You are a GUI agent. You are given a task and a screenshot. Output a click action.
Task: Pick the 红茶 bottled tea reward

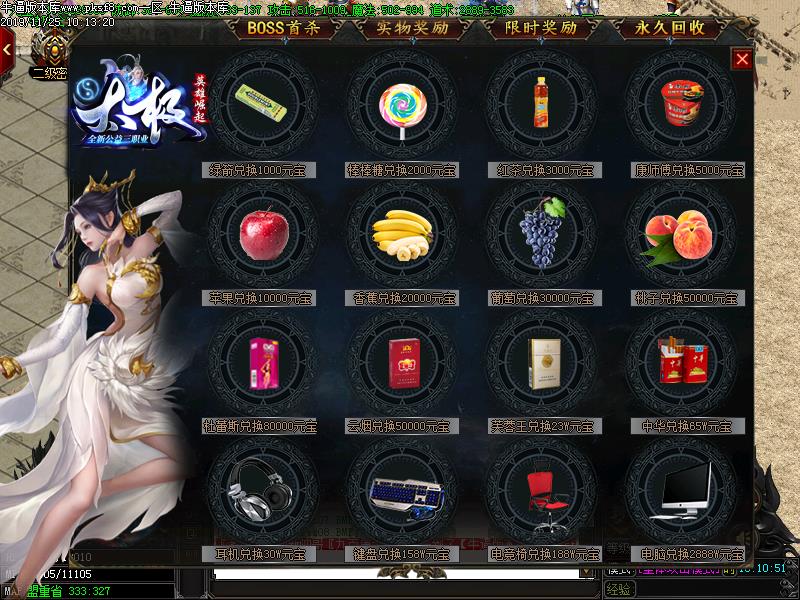coord(541,103)
